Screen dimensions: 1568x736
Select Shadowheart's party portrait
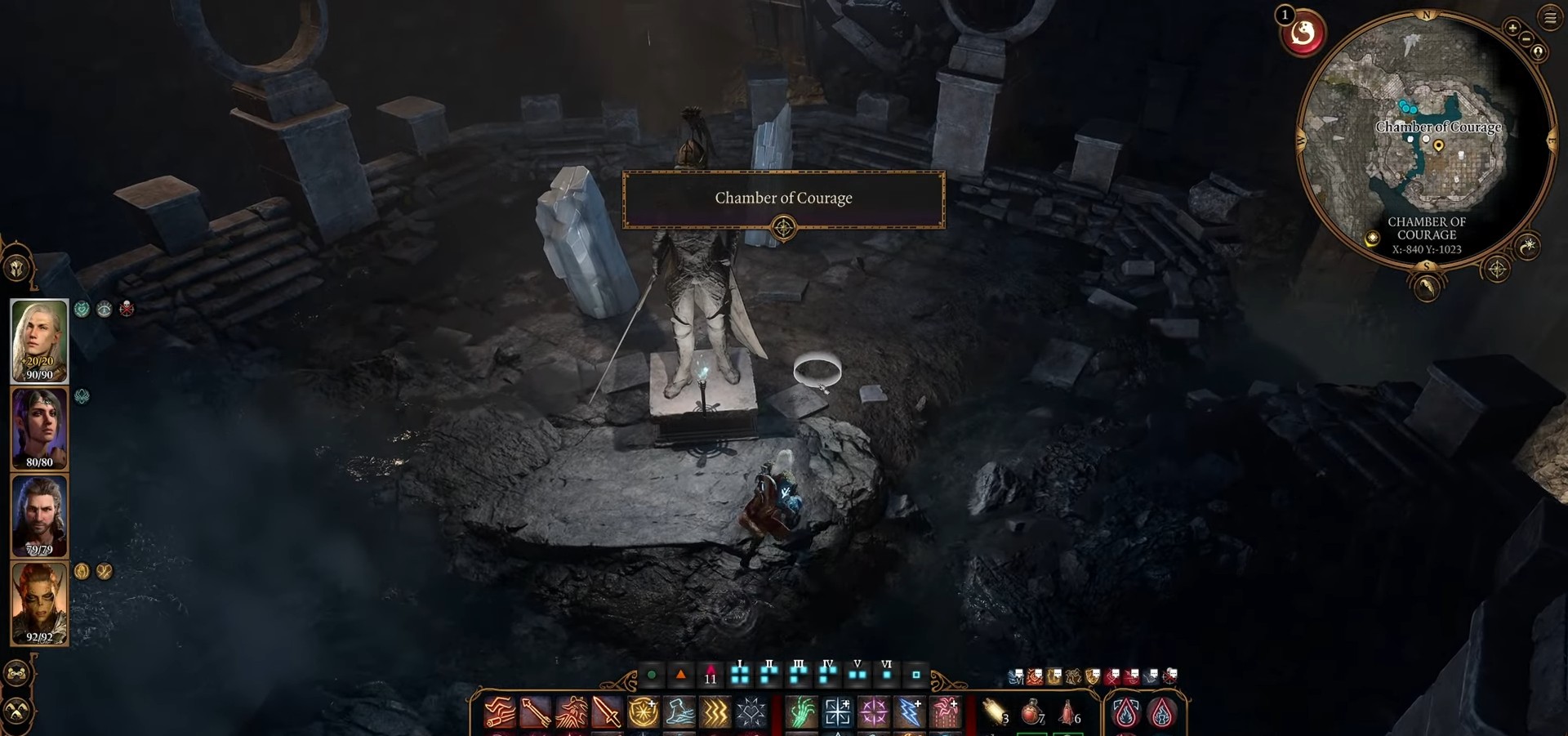click(38, 428)
